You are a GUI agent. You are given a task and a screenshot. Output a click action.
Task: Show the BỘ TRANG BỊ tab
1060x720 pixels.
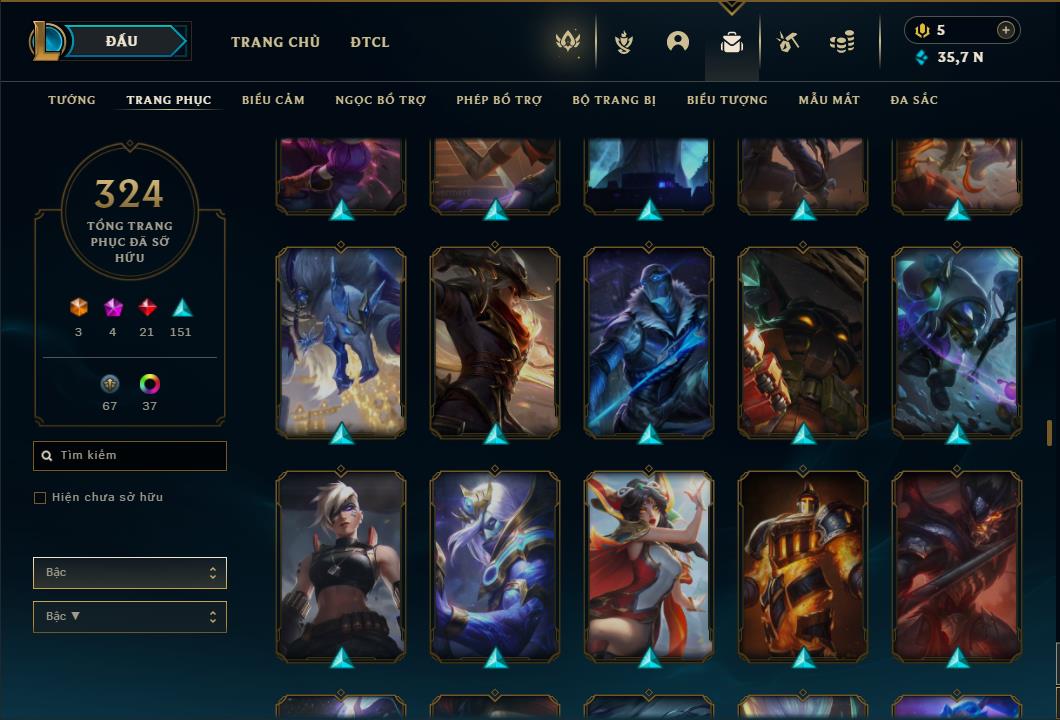click(614, 100)
